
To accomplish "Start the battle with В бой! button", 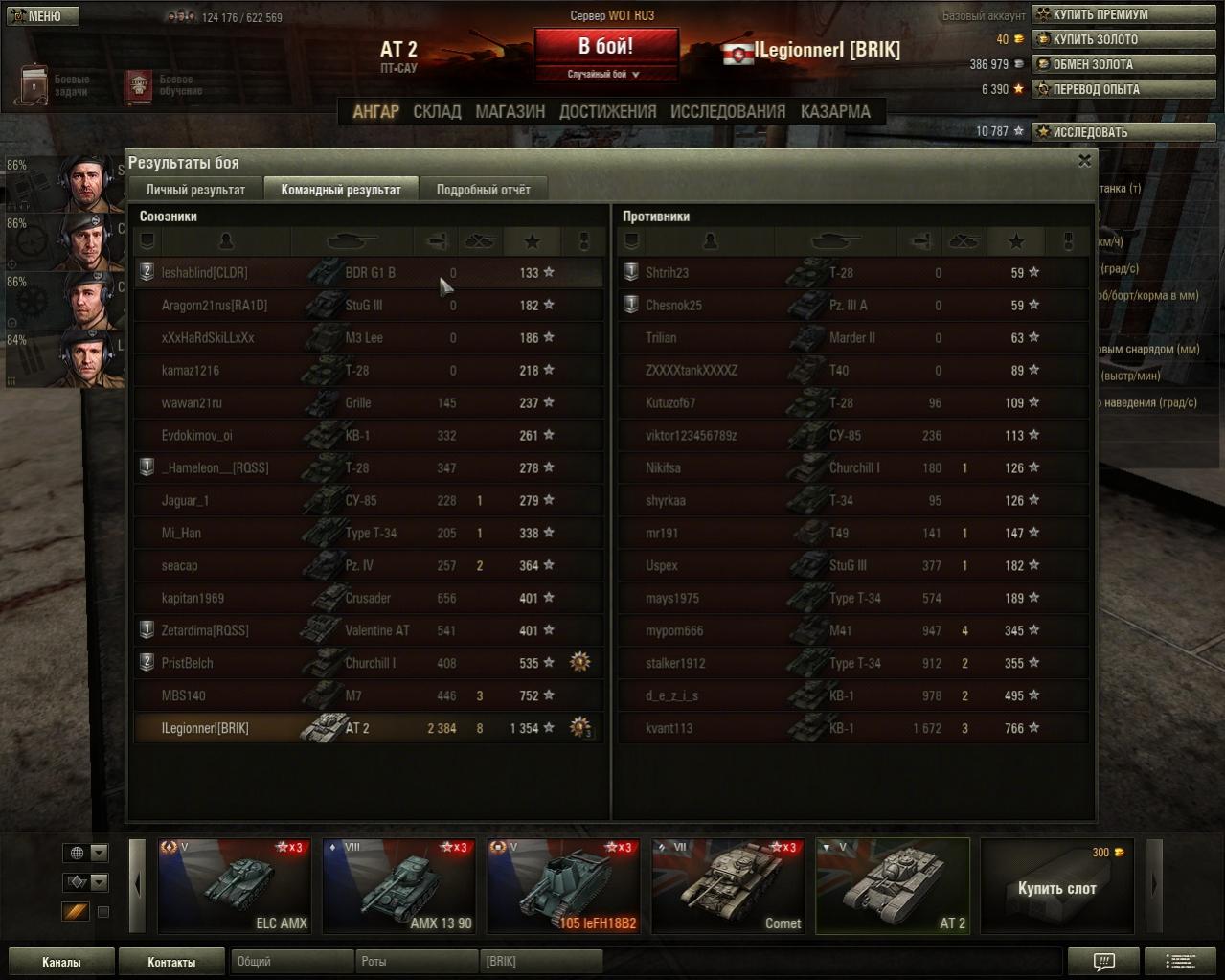I will (x=605, y=48).
